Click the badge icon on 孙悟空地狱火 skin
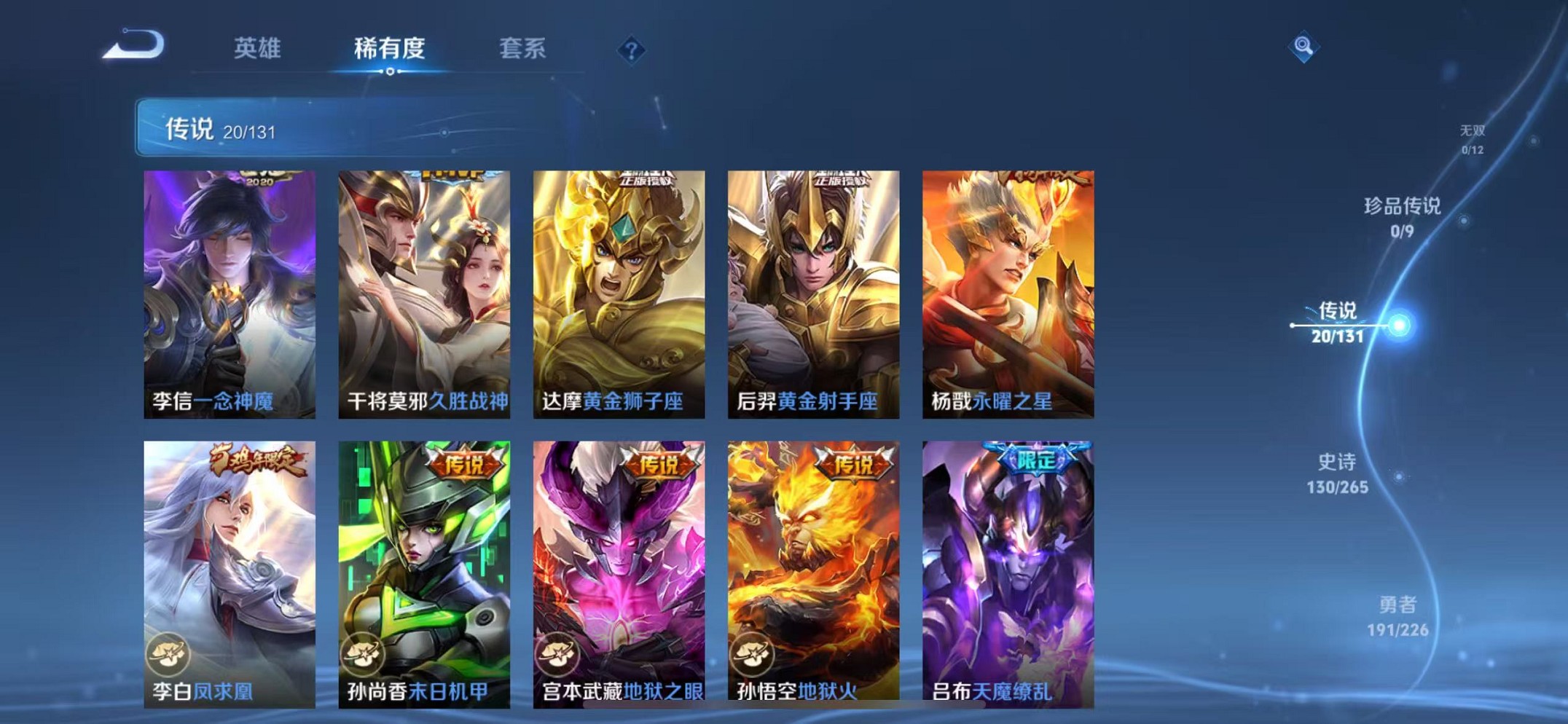 (753, 653)
